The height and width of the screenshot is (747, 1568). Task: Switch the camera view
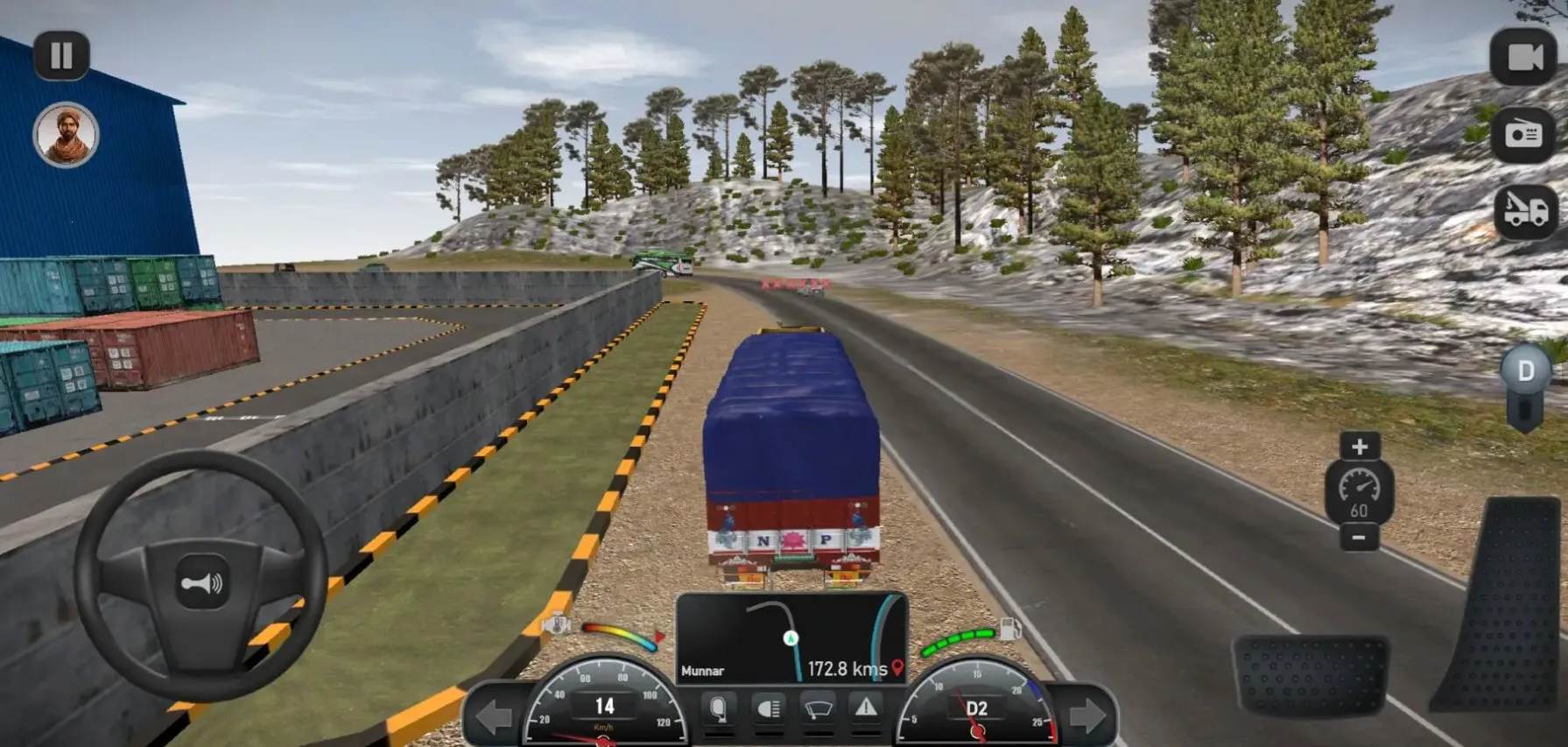pos(1523,57)
